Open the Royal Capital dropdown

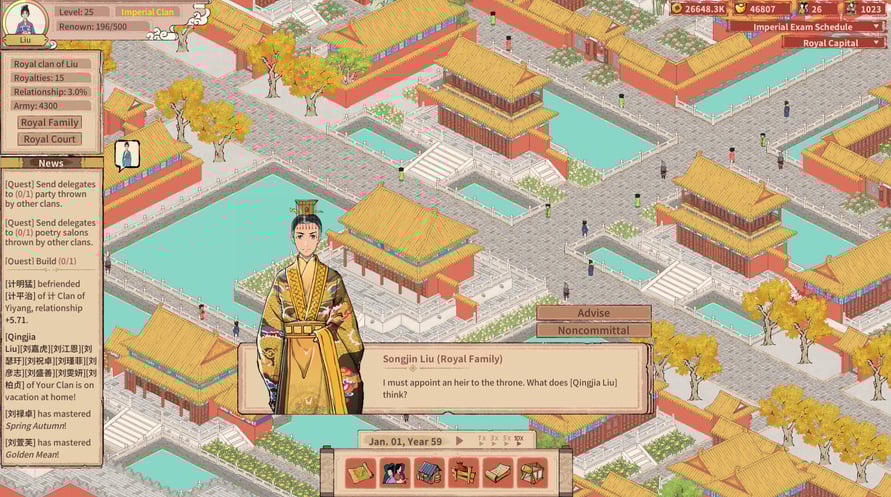coord(834,42)
